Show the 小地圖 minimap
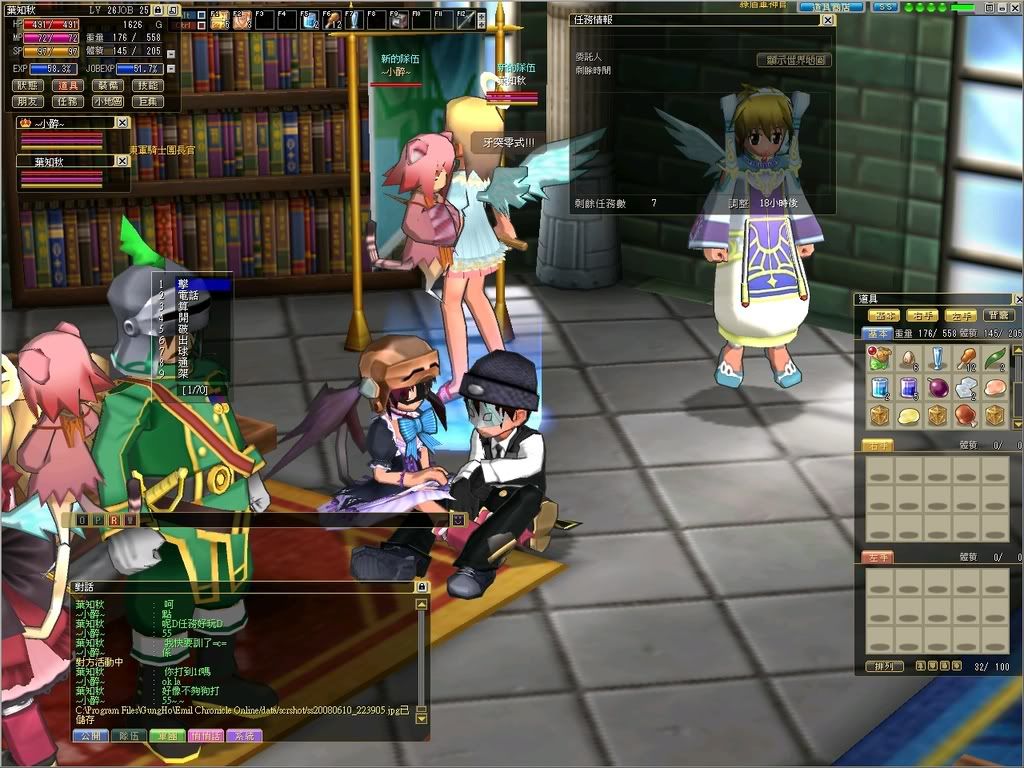Image resolution: width=1024 pixels, height=768 pixels. (108, 101)
